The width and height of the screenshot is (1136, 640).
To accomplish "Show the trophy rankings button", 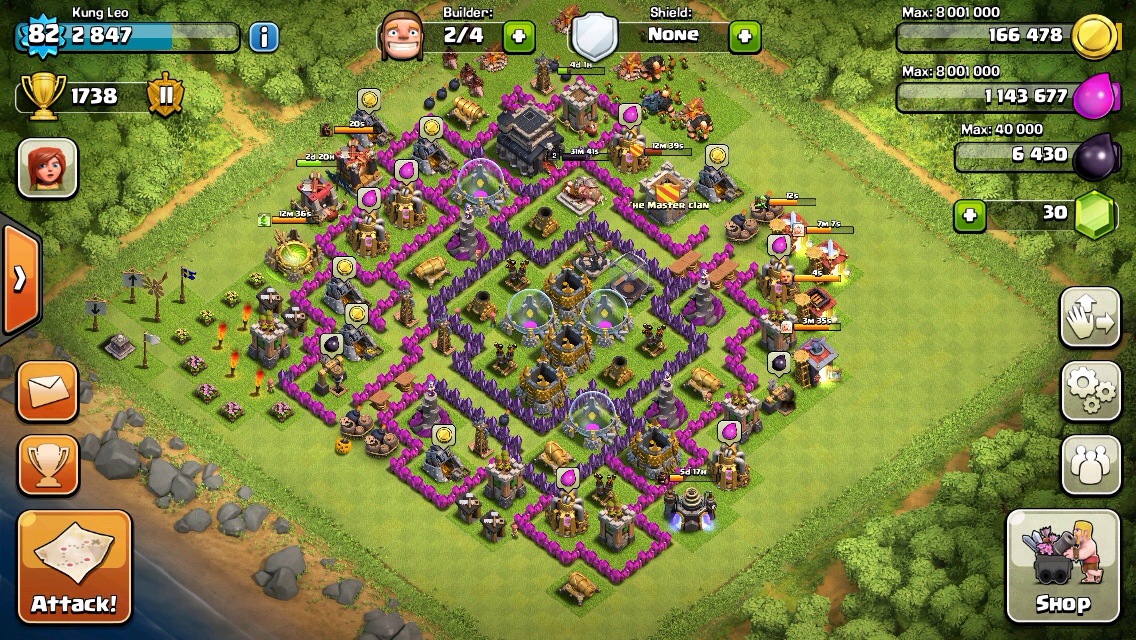I will tap(48, 465).
